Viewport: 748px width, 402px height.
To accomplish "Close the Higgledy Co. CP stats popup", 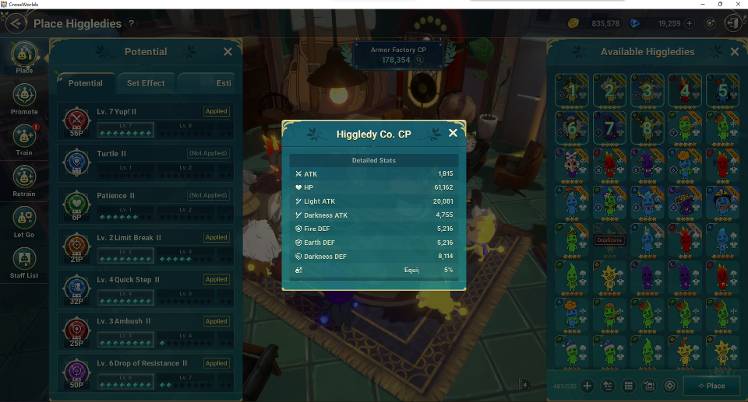I will tap(453, 133).
